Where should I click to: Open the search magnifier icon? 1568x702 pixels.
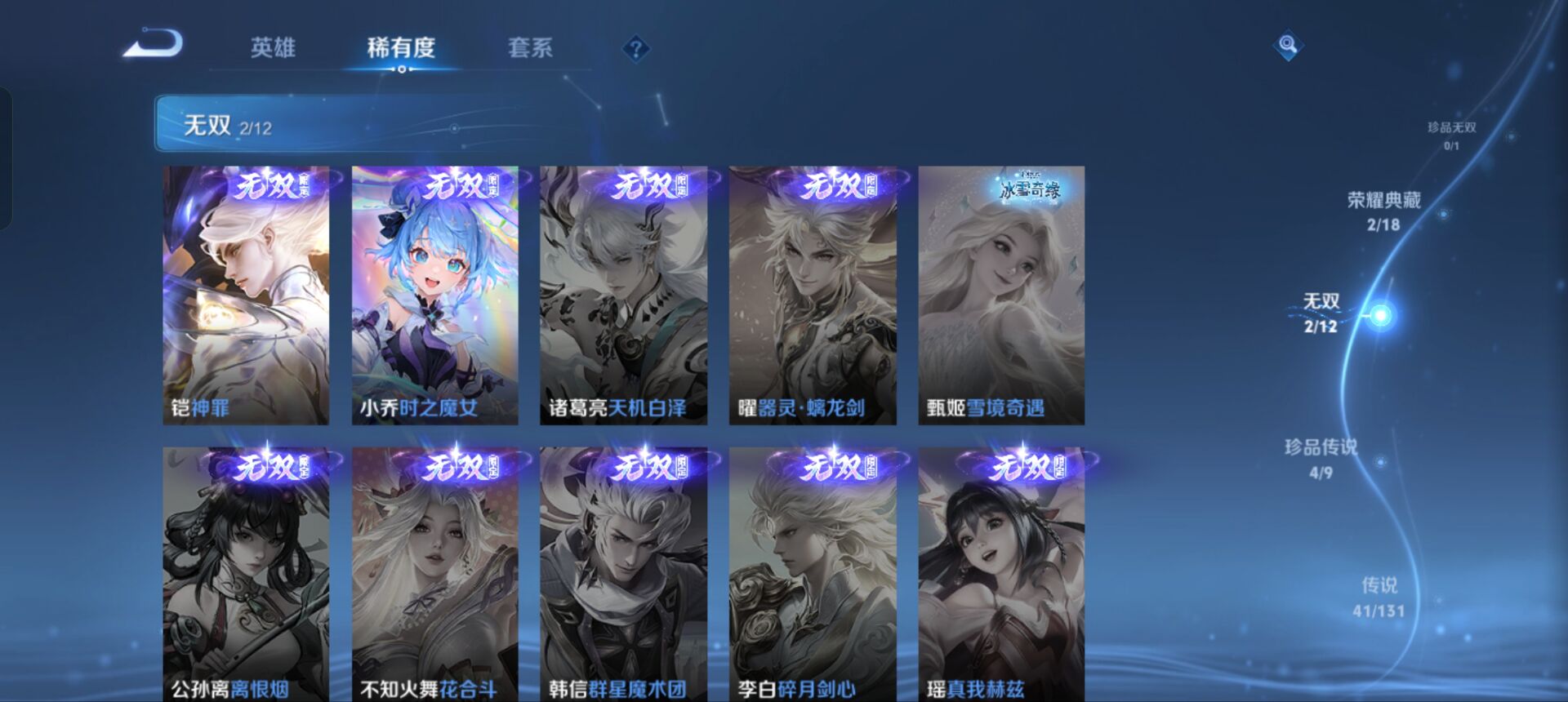(x=1287, y=45)
